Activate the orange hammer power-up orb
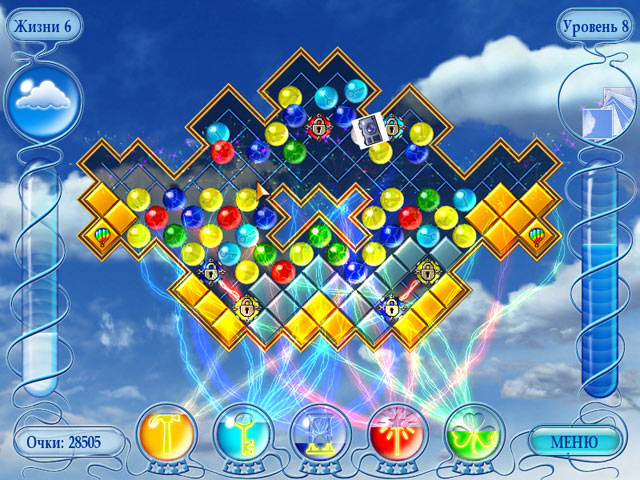Viewport: 640px width, 480px height. click(165, 432)
